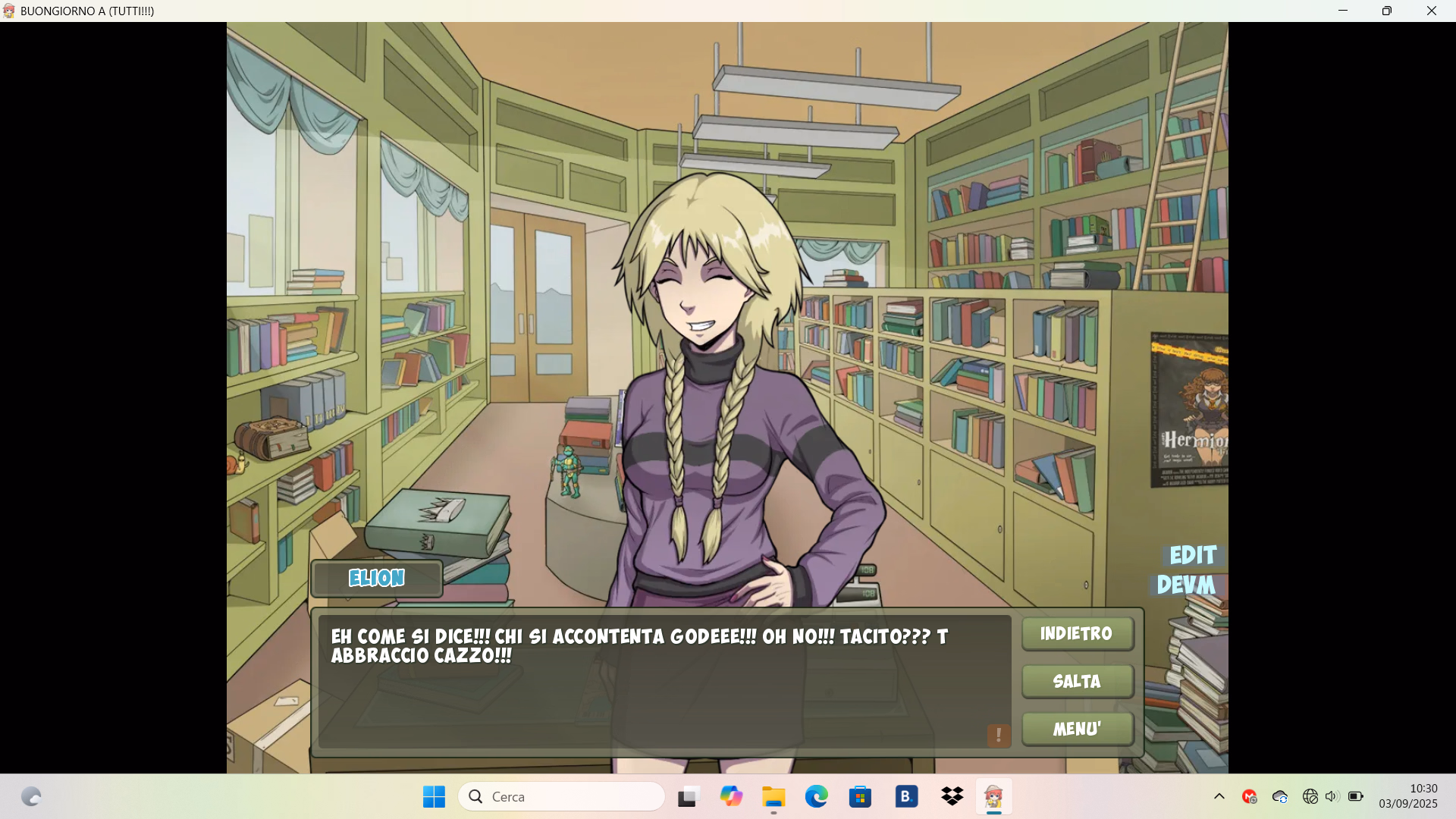This screenshot has width=1456, height=819.
Task: Minimize the game window
Action: pos(1343,11)
